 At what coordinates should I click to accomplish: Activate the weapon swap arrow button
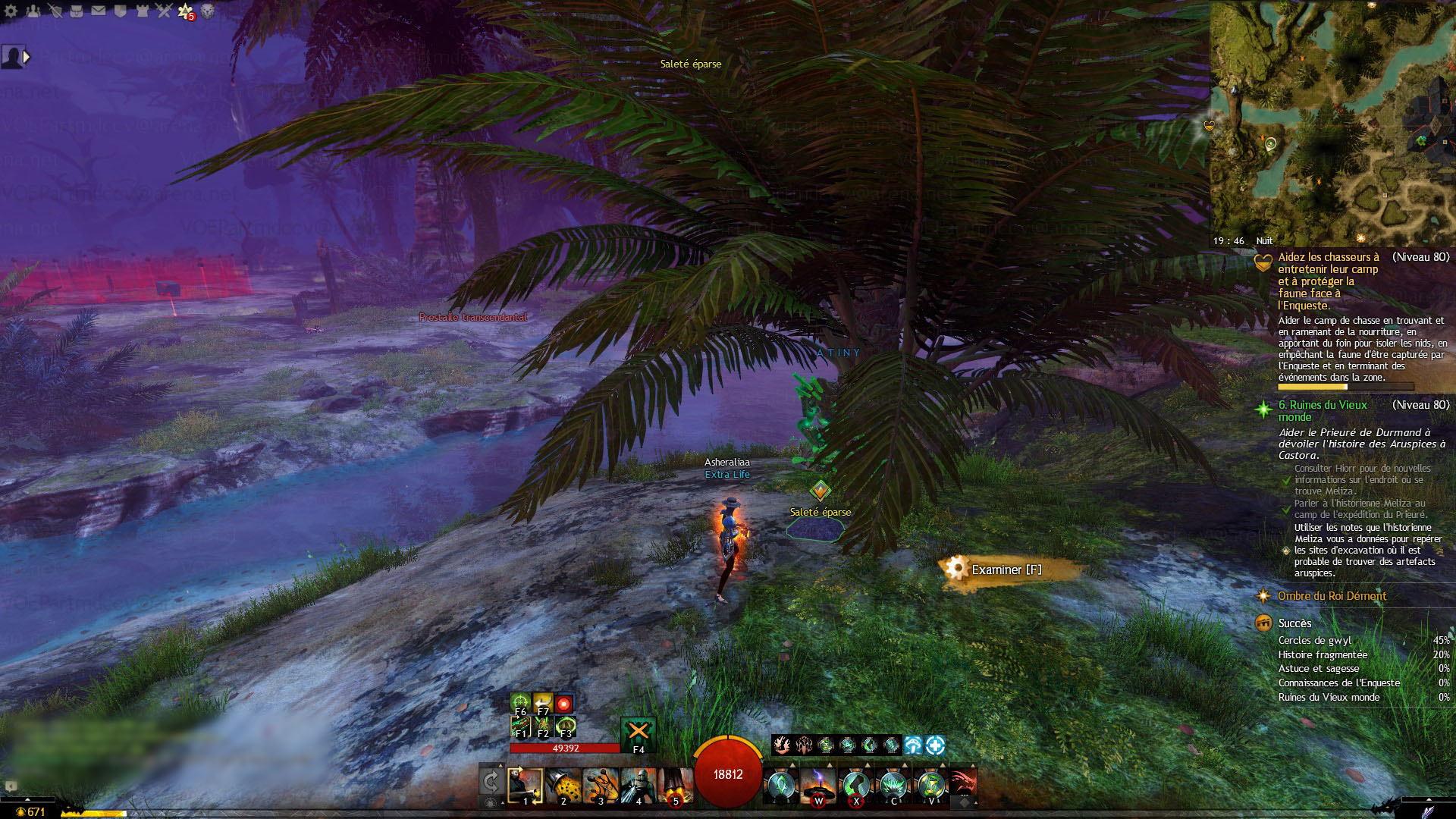point(491,781)
